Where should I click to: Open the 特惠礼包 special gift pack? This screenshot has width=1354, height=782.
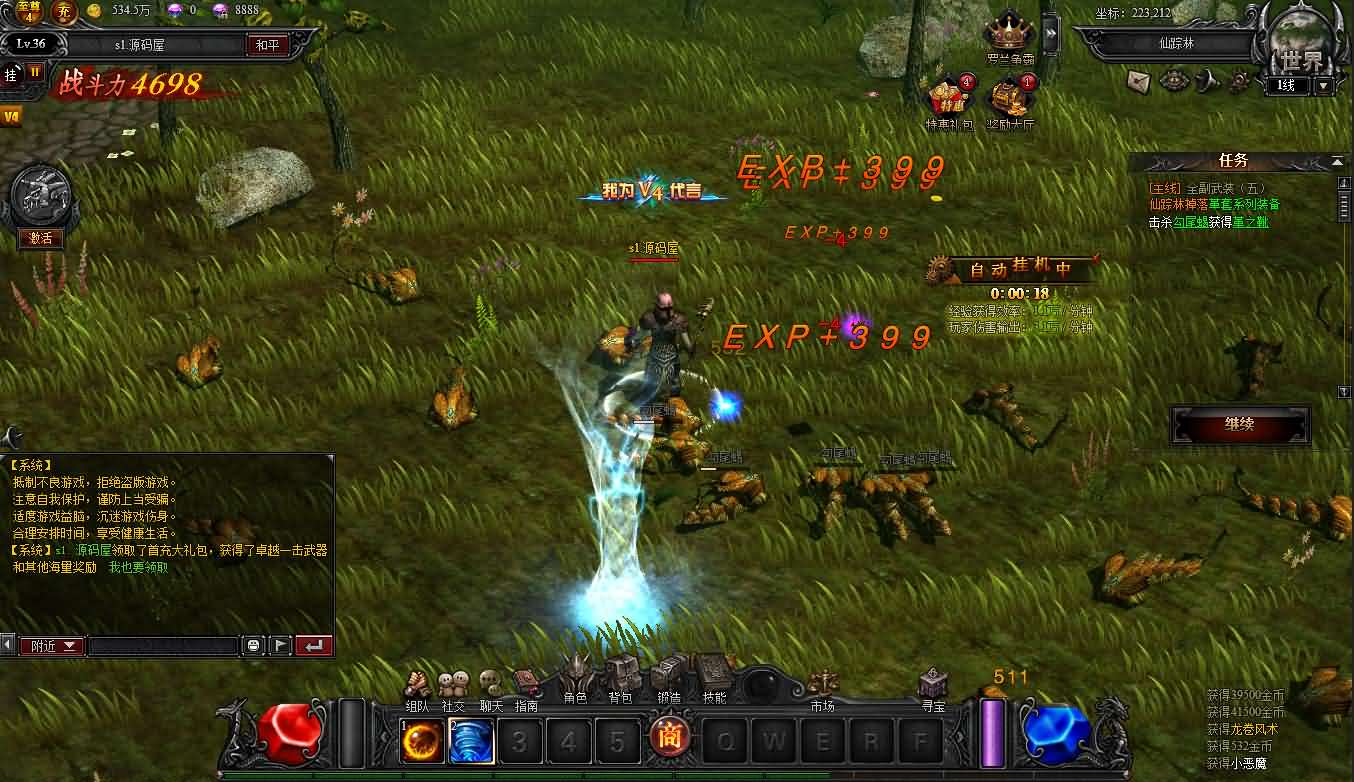point(948,100)
